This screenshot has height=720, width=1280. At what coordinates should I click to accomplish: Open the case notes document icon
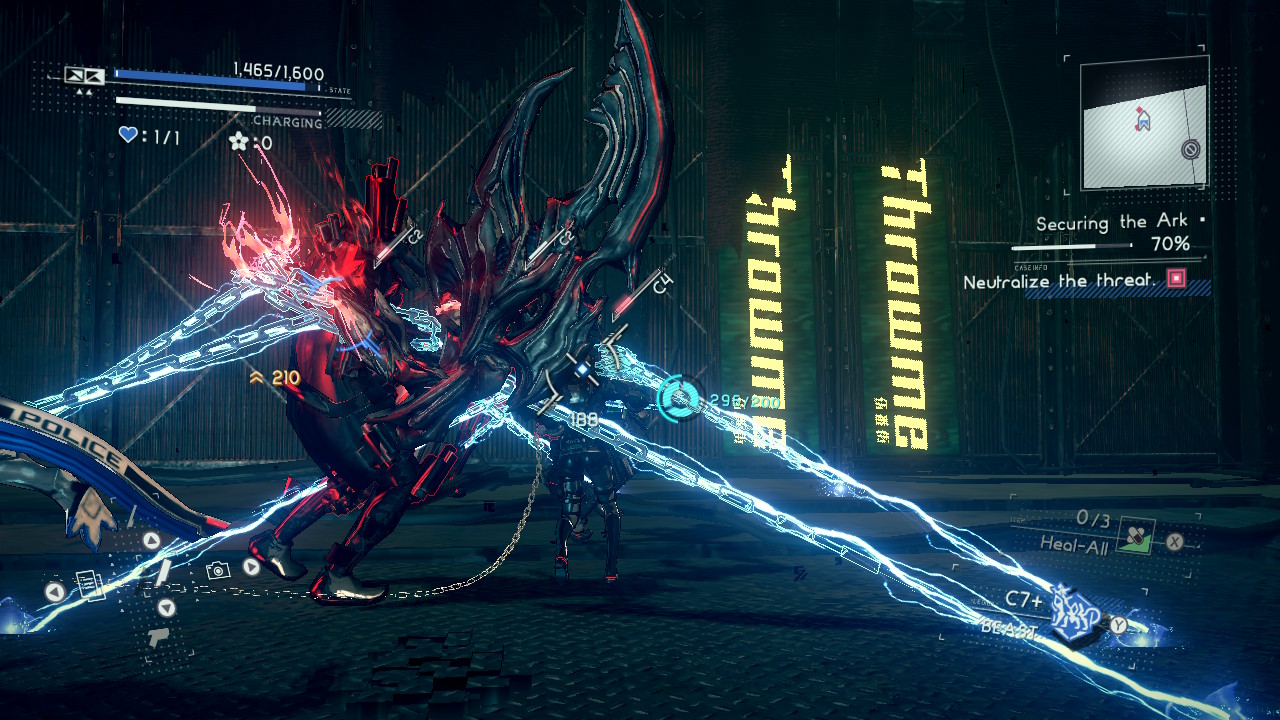click(x=88, y=586)
